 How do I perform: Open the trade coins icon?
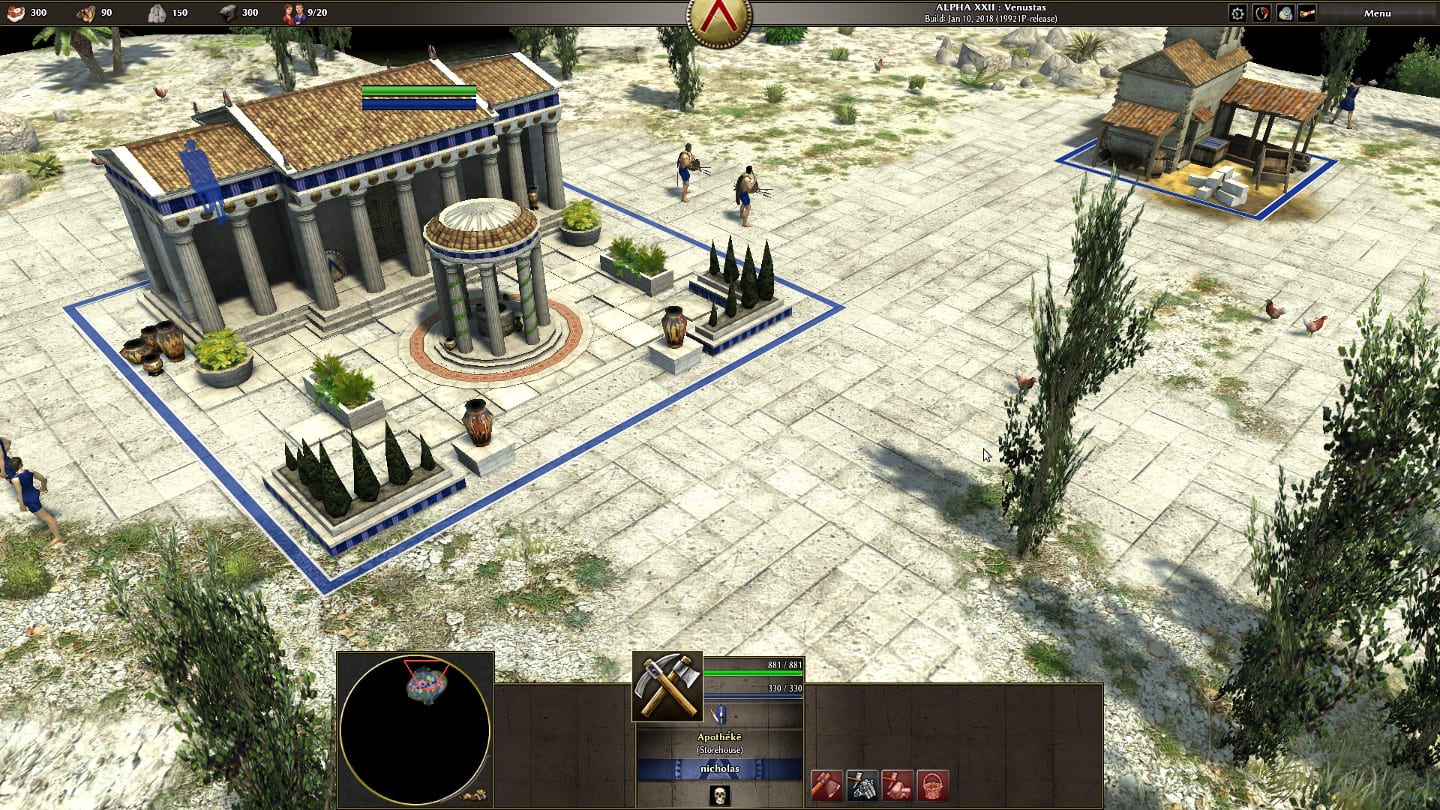pyautogui.click(x=1285, y=13)
